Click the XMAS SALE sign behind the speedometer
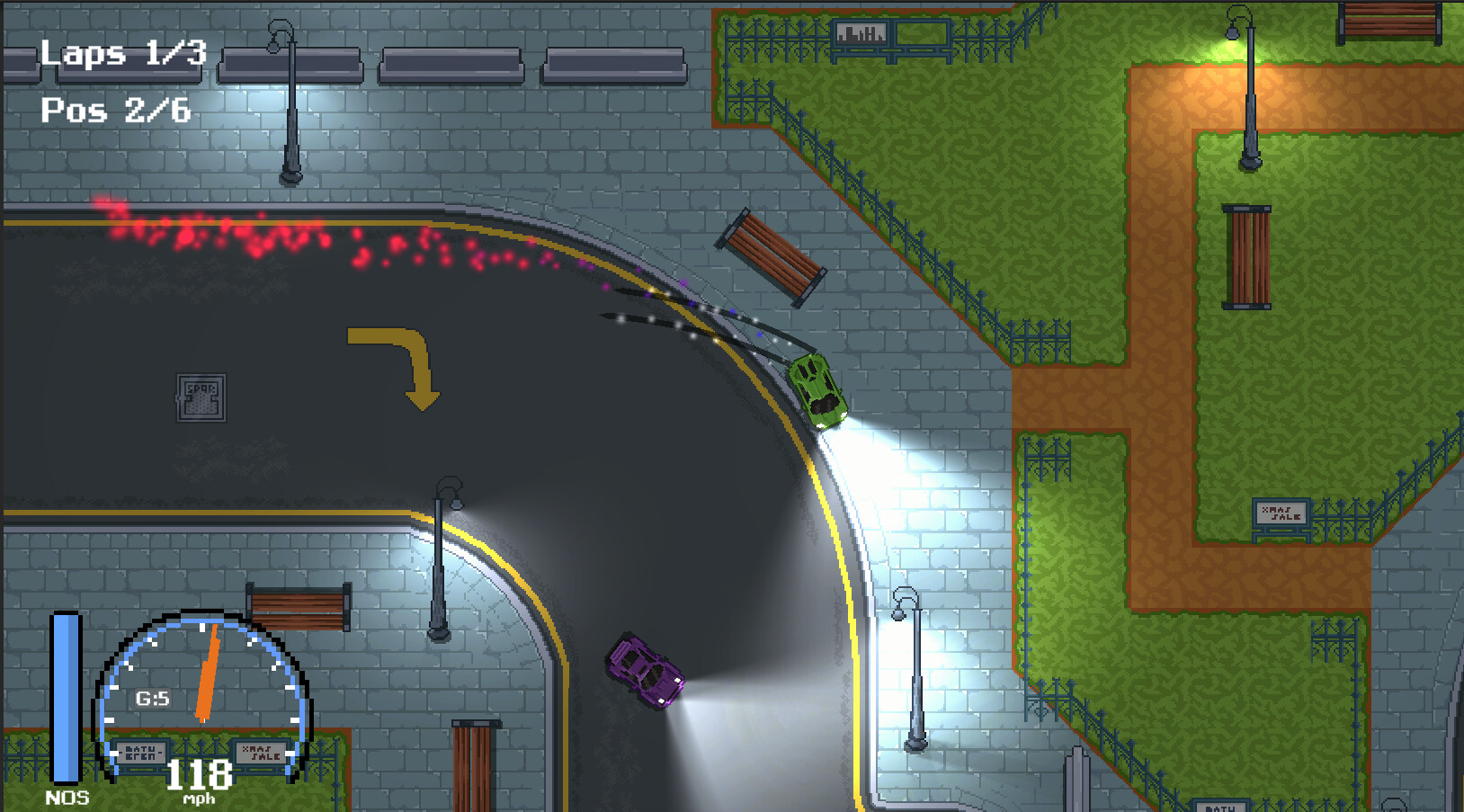The image size is (1464, 812). coord(259,752)
